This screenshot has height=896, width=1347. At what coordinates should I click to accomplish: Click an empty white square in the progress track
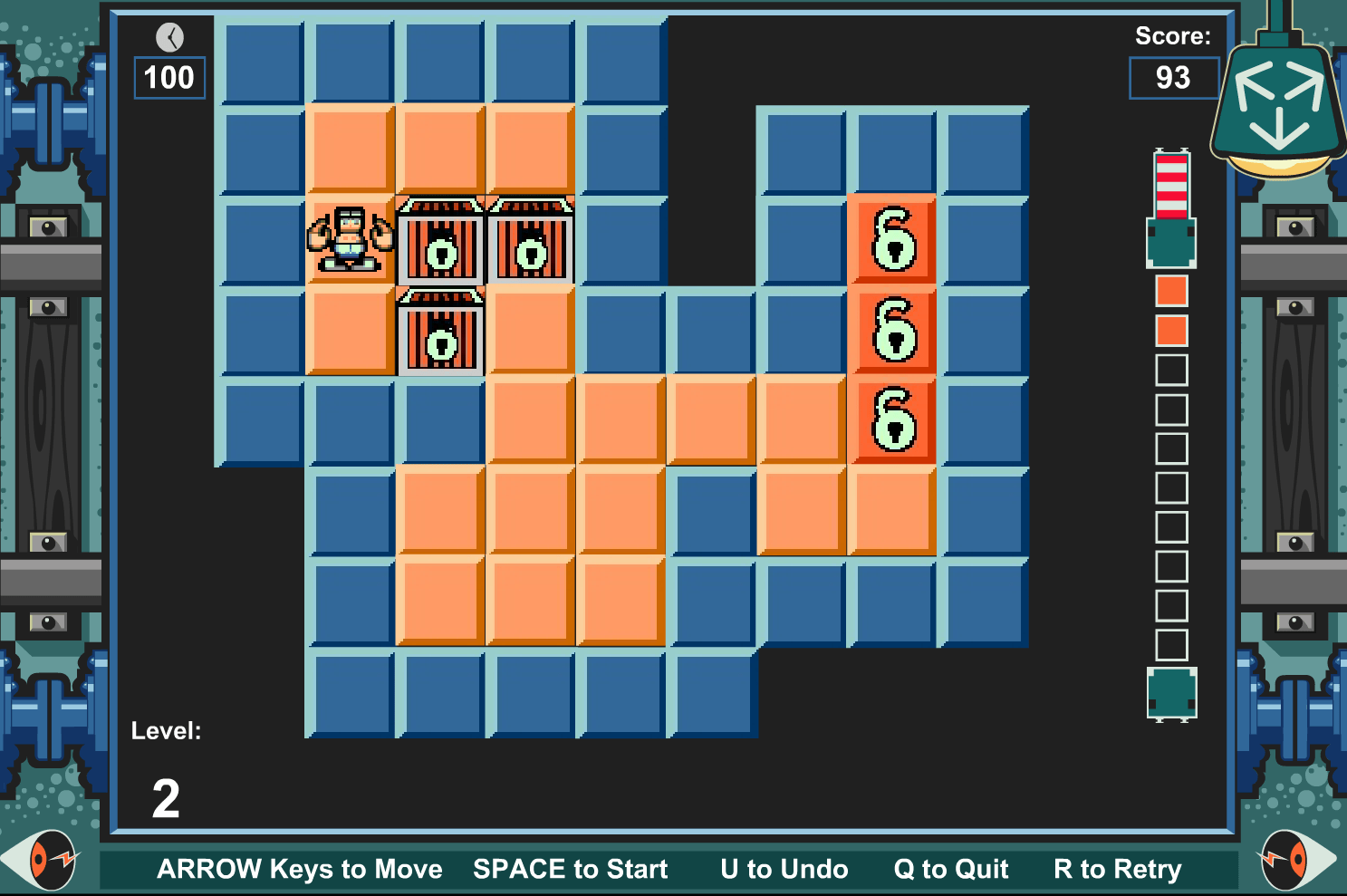1171,368
